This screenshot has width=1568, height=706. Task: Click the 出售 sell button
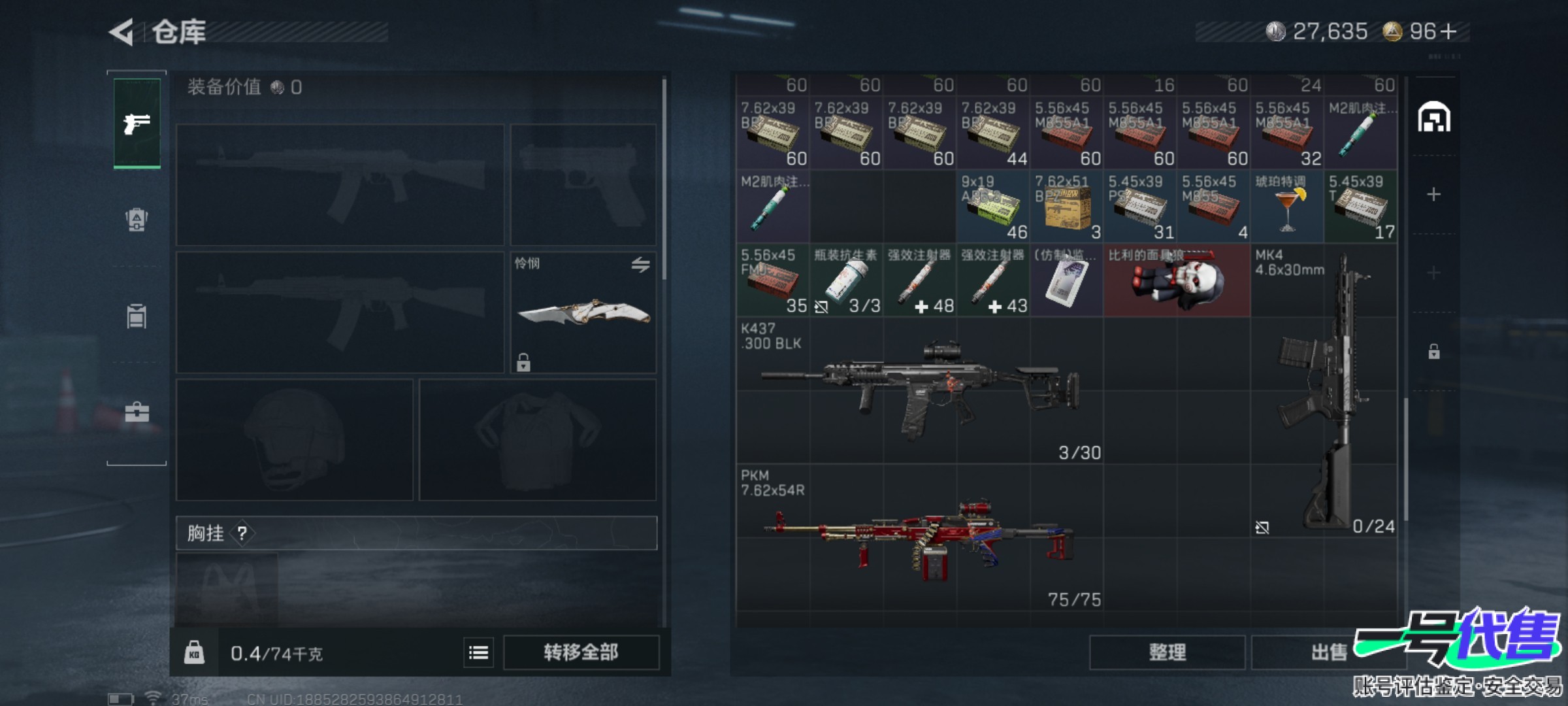pyautogui.click(x=1328, y=652)
